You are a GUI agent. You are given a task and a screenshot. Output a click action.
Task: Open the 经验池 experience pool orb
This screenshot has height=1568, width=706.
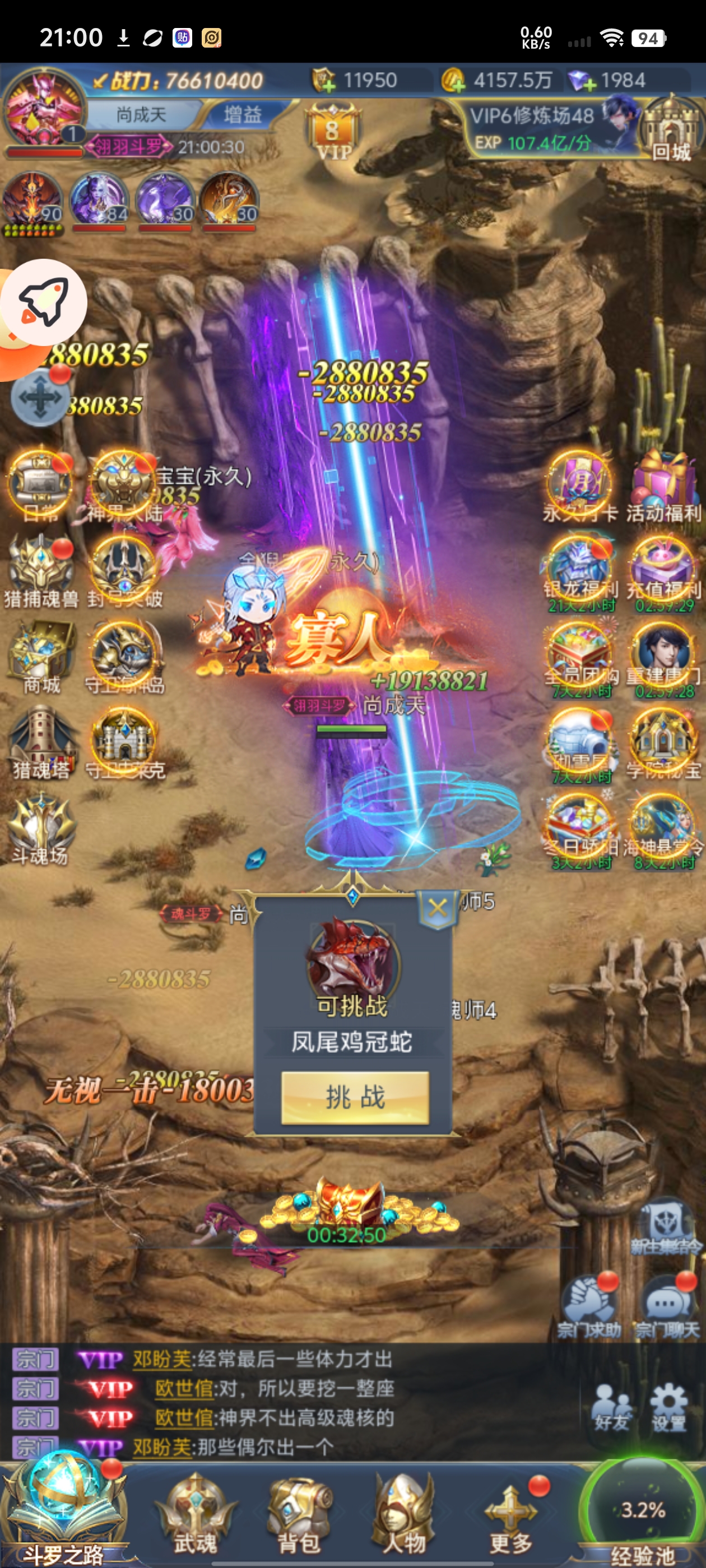coord(643,1512)
